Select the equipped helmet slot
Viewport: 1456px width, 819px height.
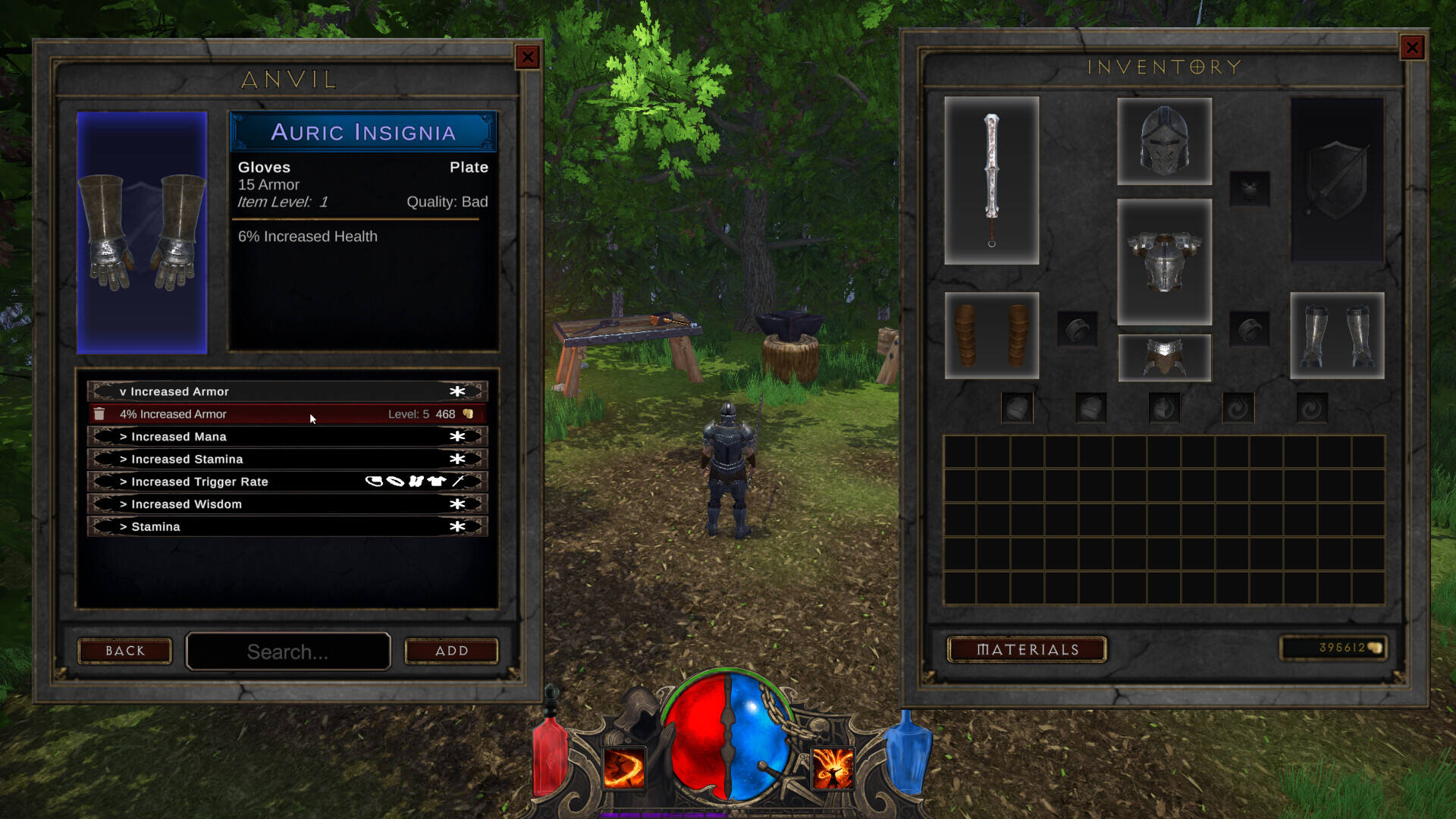(1164, 141)
